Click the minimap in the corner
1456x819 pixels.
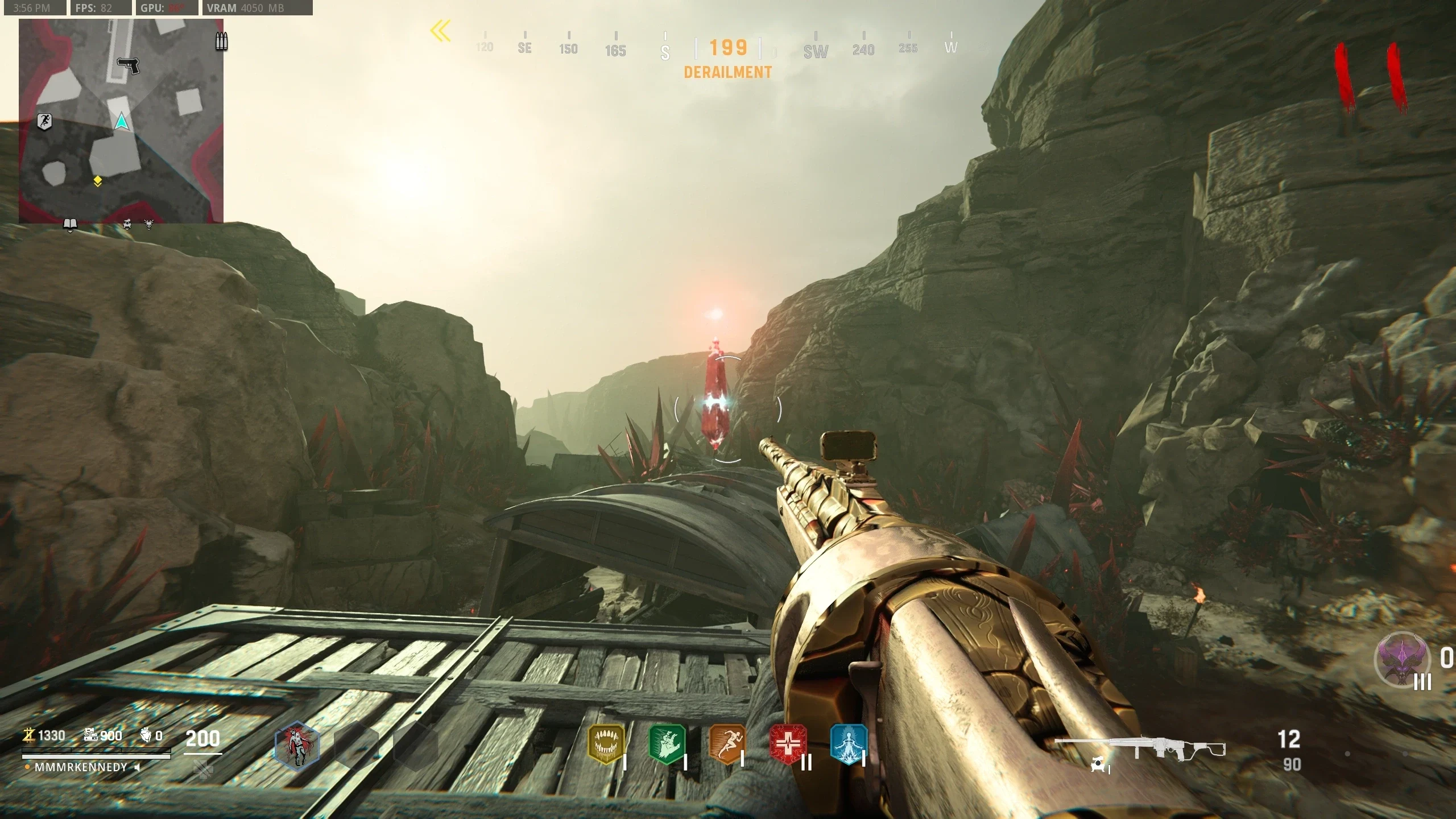[121, 121]
